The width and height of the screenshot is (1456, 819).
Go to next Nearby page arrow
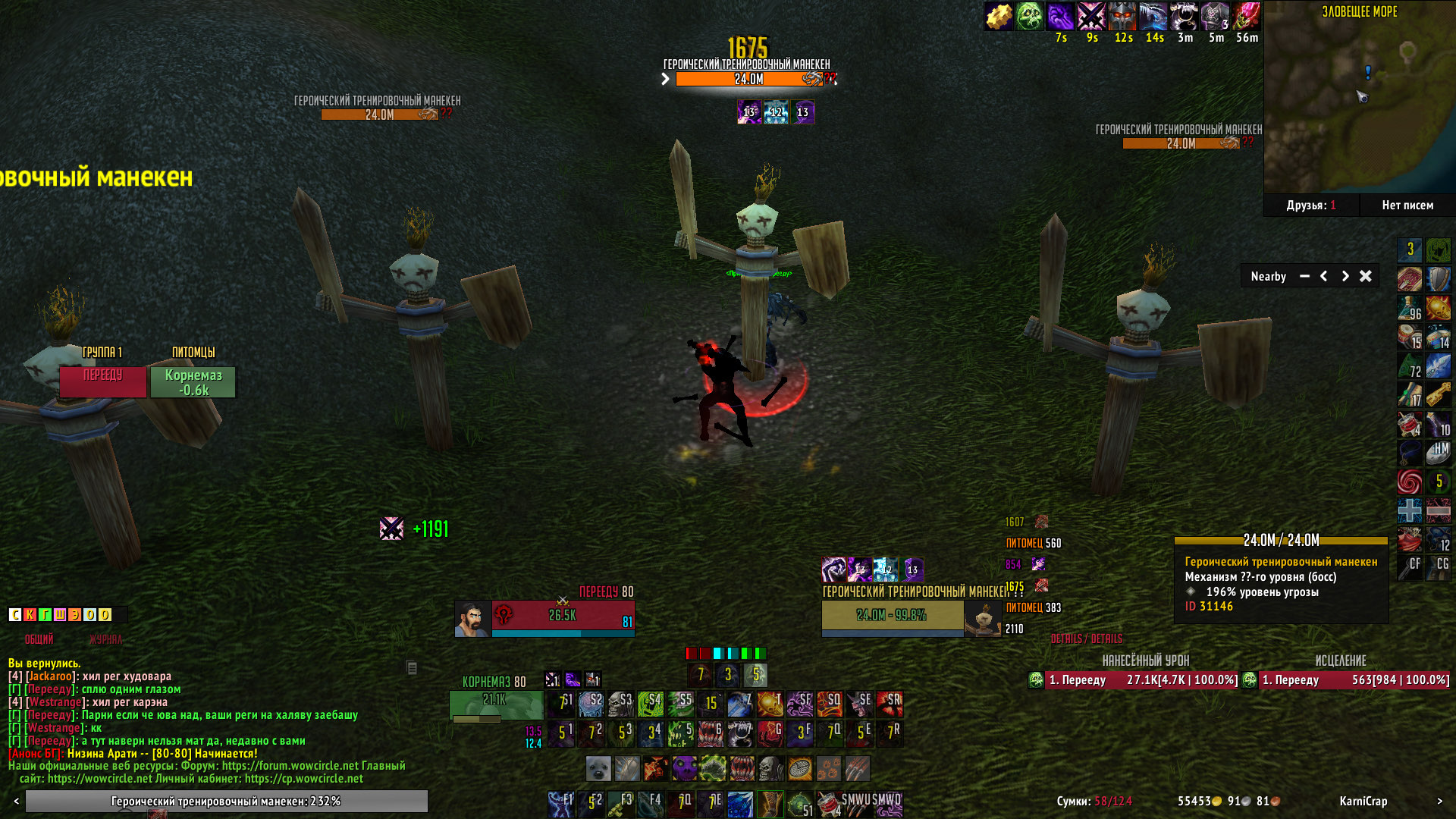[x=1345, y=276]
